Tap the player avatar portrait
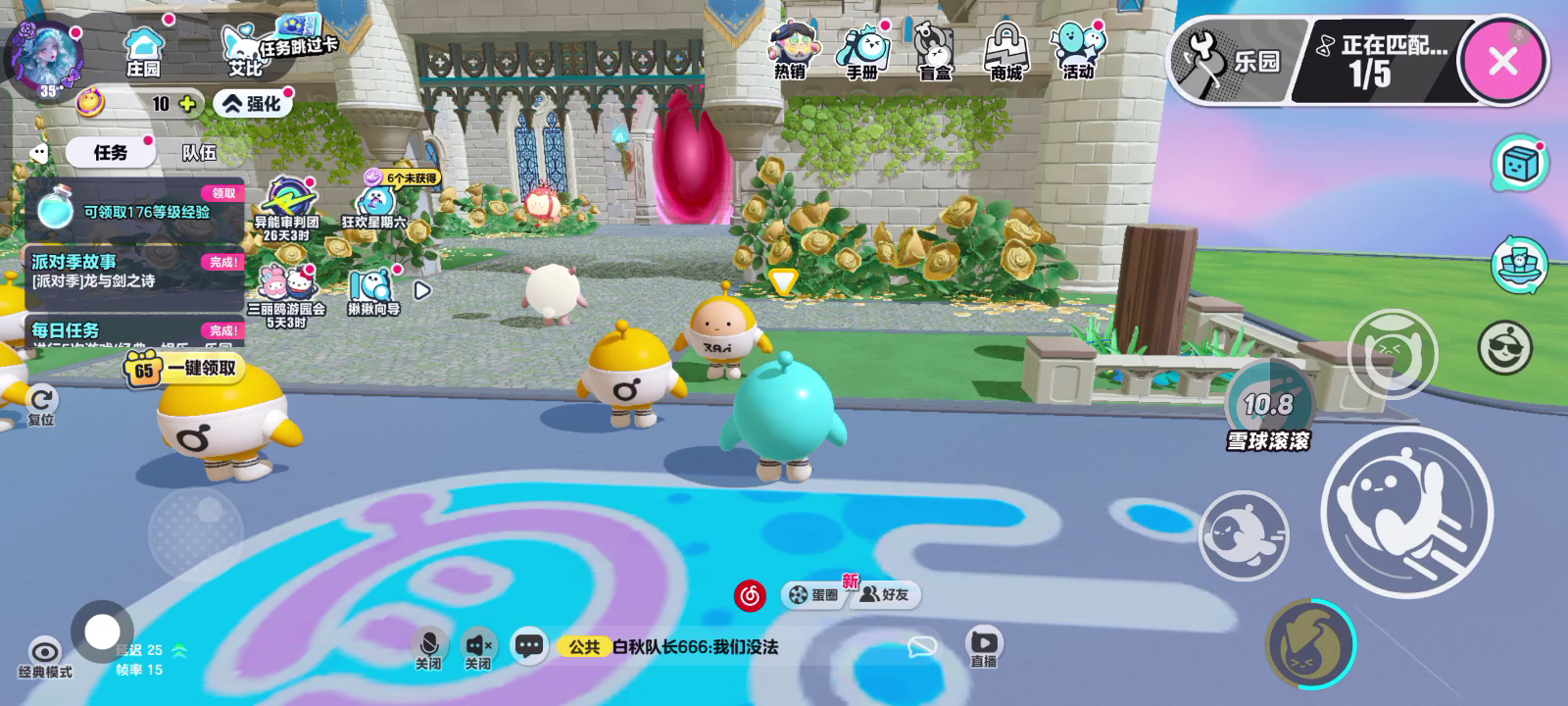This screenshot has width=1568, height=706. pyautogui.click(x=44, y=56)
